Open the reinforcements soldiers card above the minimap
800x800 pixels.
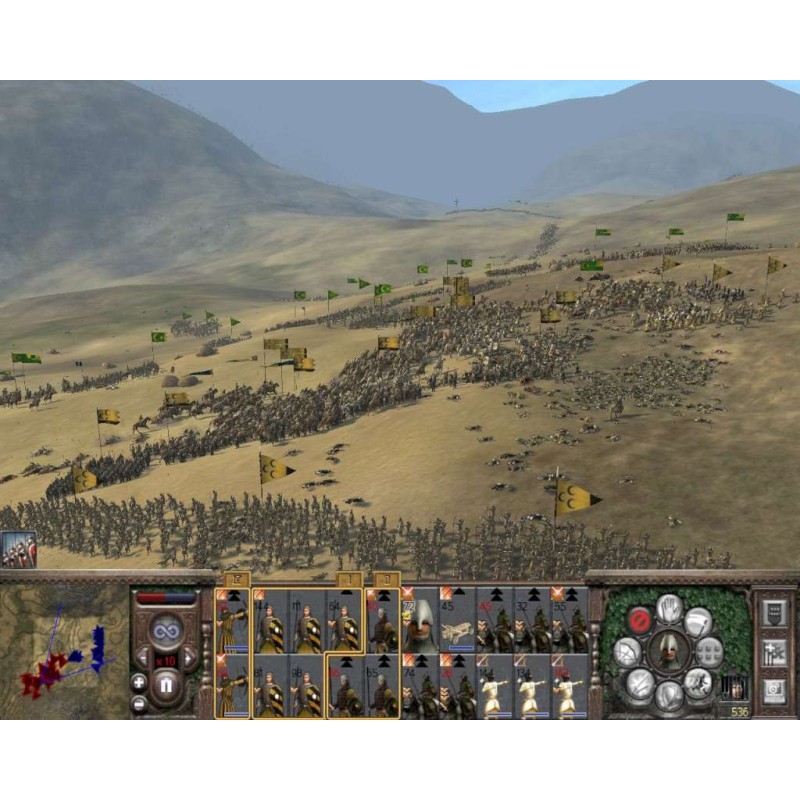tap(18, 550)
